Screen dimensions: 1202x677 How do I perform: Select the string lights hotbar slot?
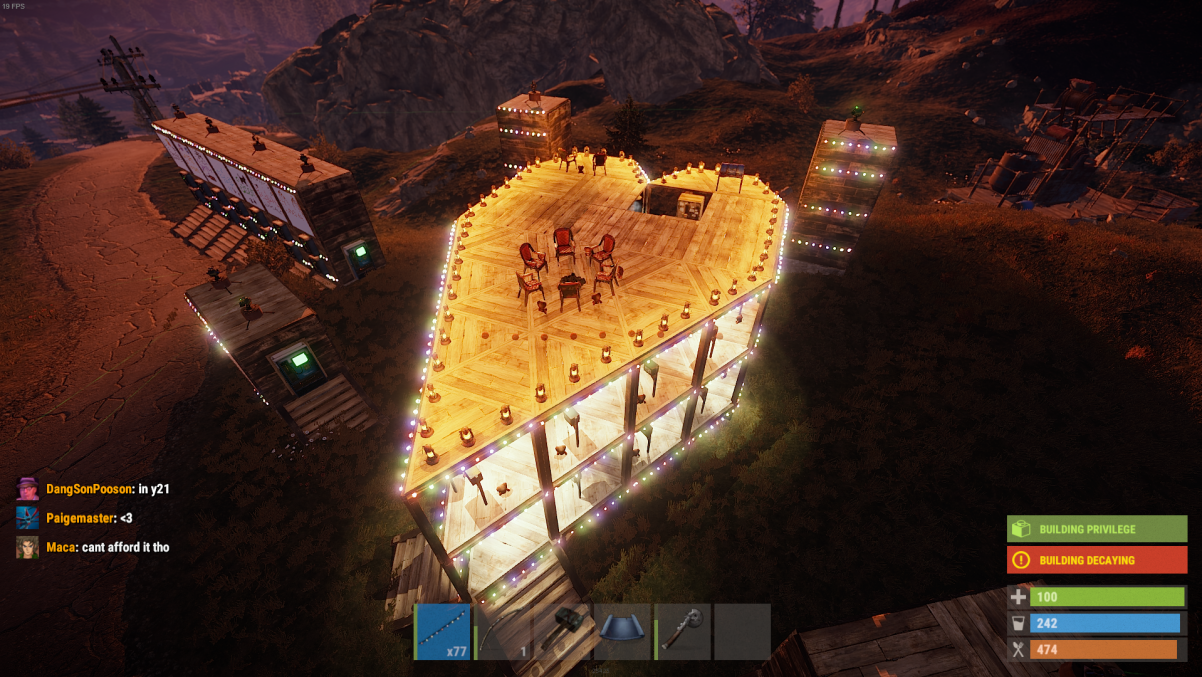[443, 631]
